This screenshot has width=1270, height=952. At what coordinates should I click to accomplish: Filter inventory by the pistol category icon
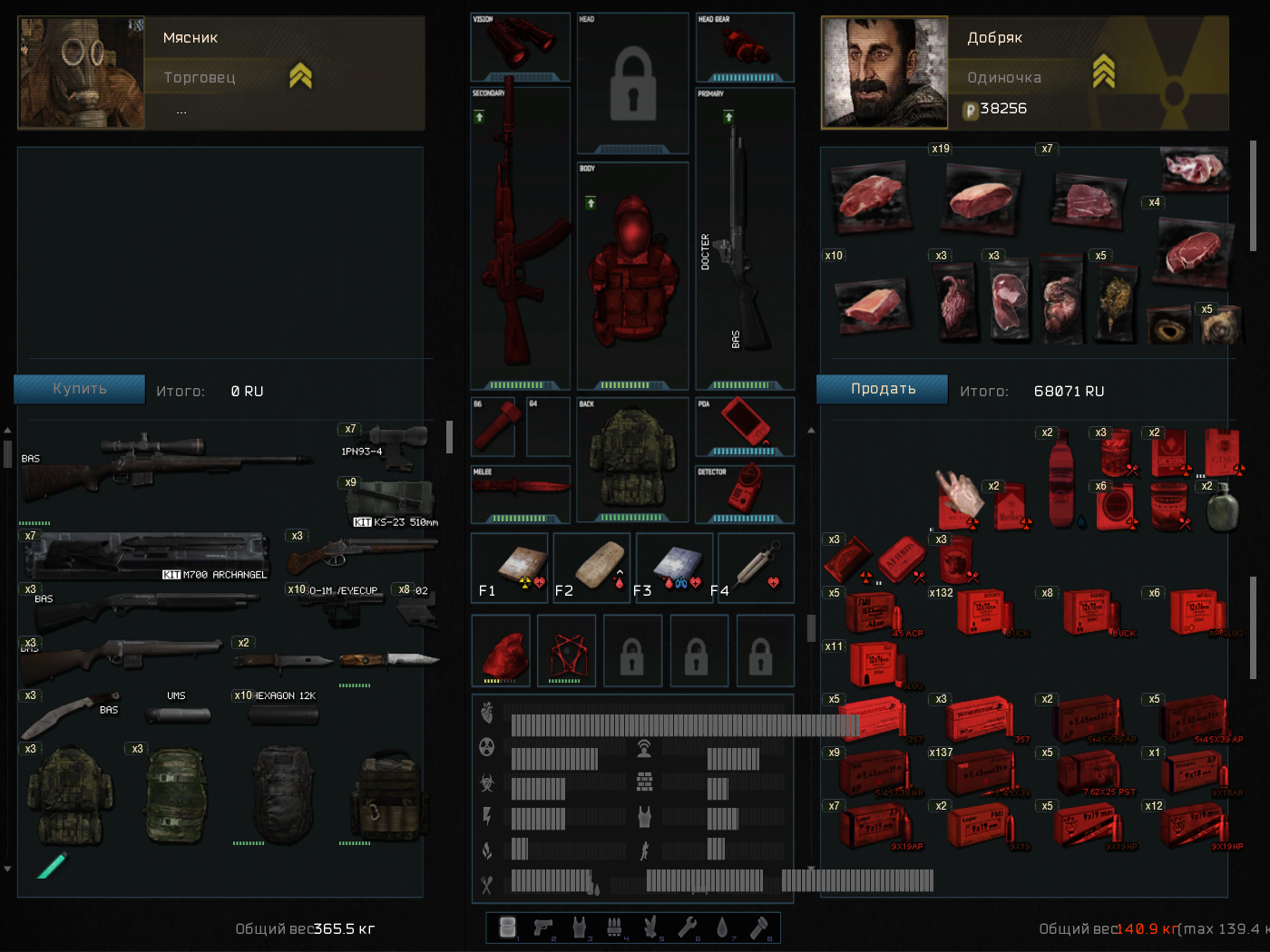tap(542, 927)
